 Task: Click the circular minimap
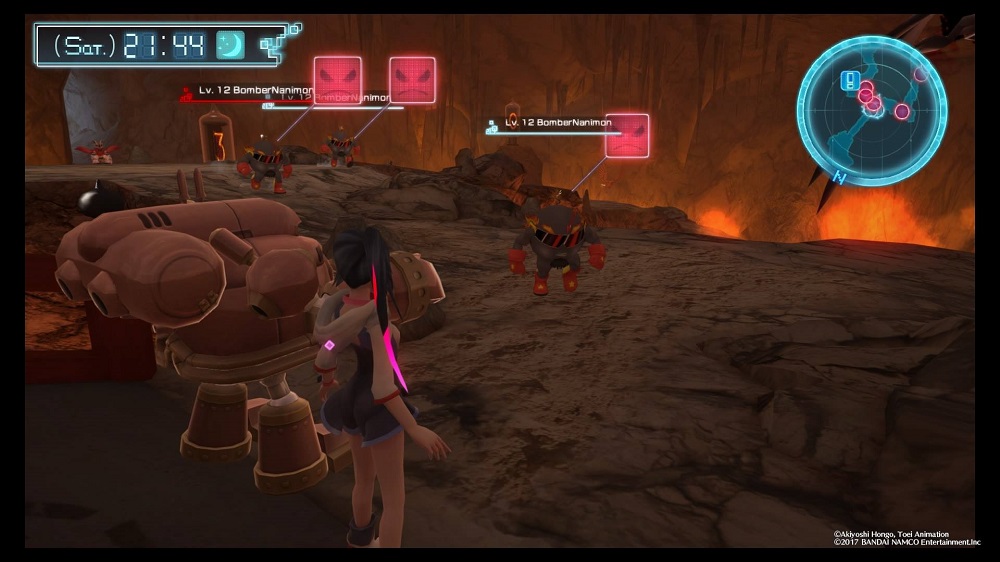(x=871, y=111)
